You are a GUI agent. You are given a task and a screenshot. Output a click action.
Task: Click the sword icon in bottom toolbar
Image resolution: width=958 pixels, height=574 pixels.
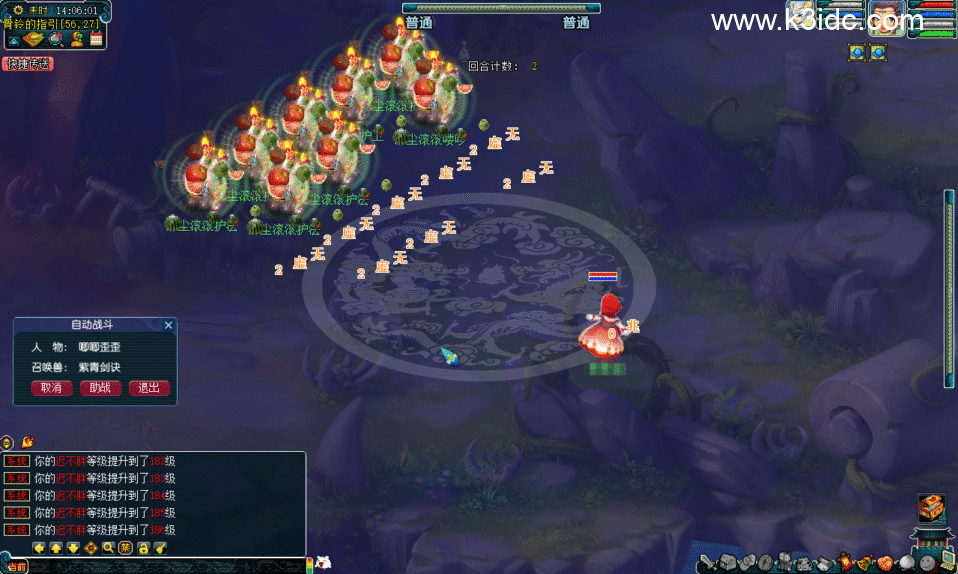[707, 563]
